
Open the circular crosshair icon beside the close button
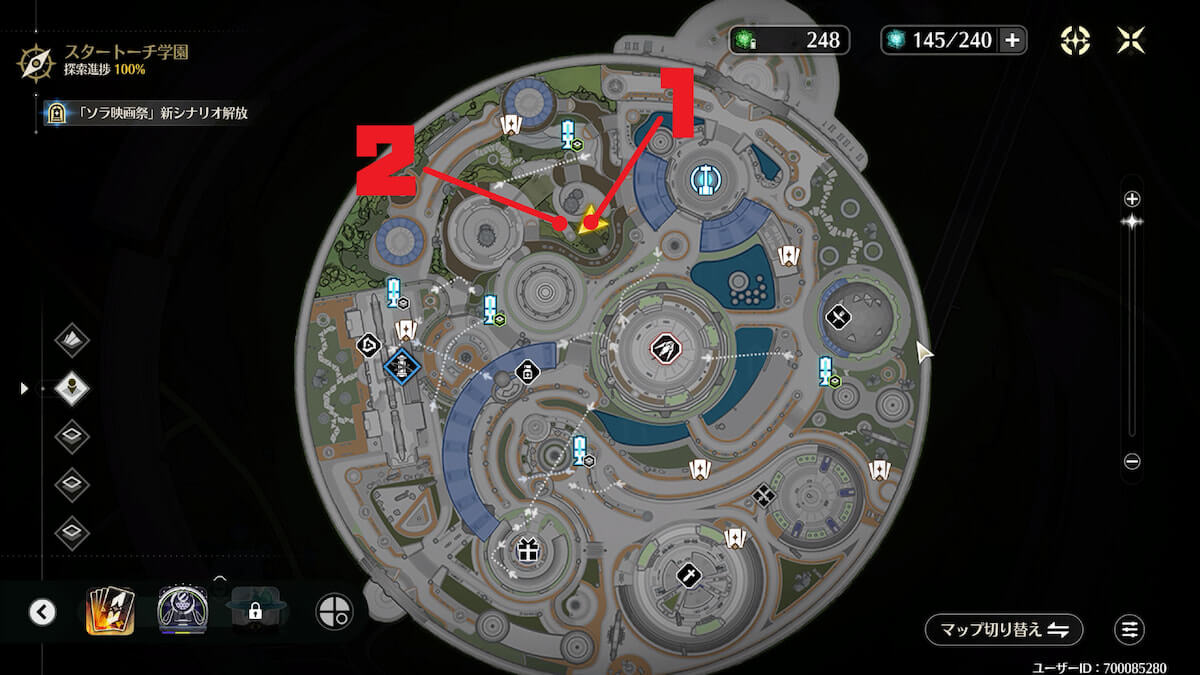[1075, 40]
